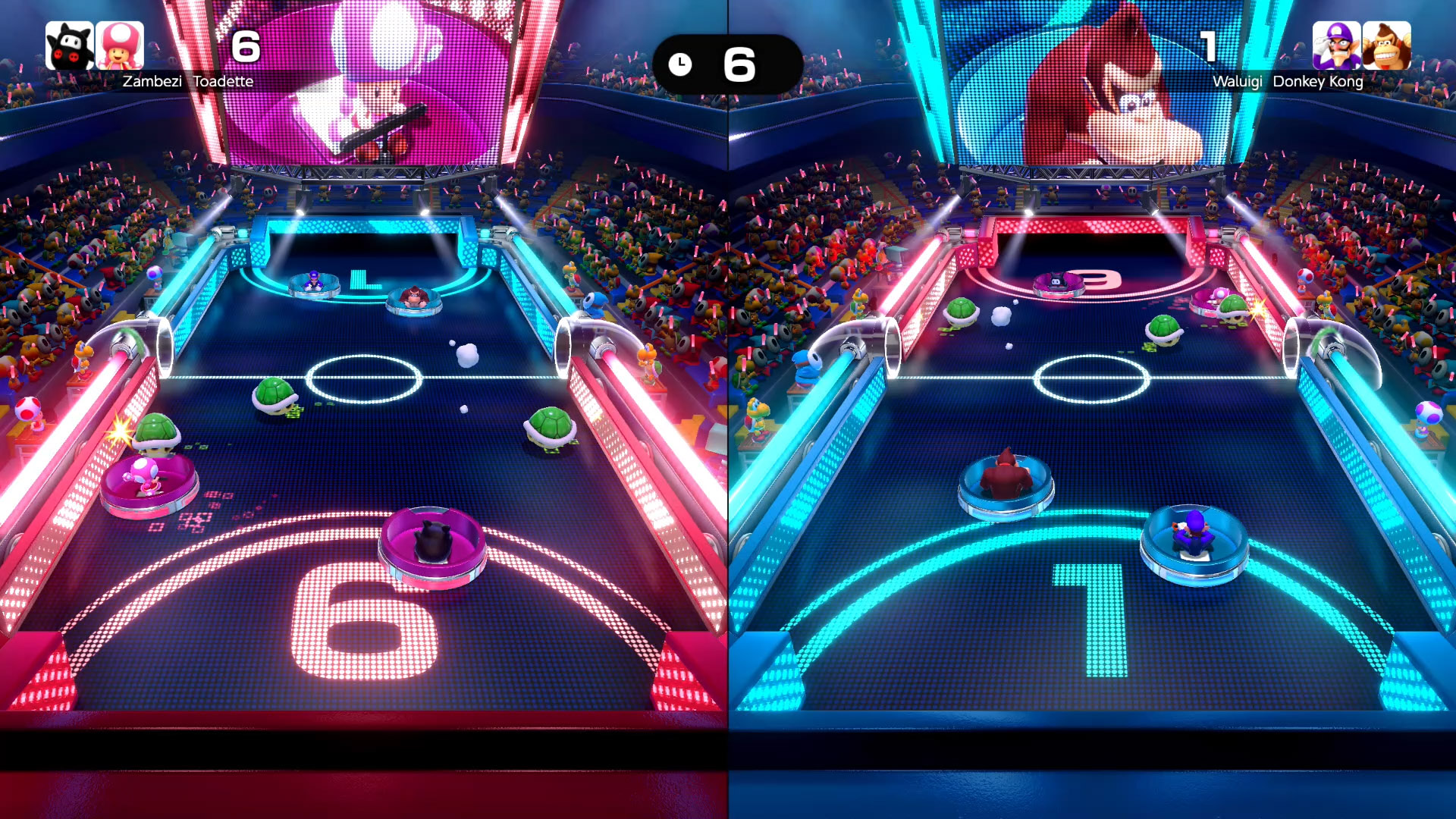Screen dimensions: 1456x819
Task: Select the Donkey Kong player portrait
Action: (1386, 45)
